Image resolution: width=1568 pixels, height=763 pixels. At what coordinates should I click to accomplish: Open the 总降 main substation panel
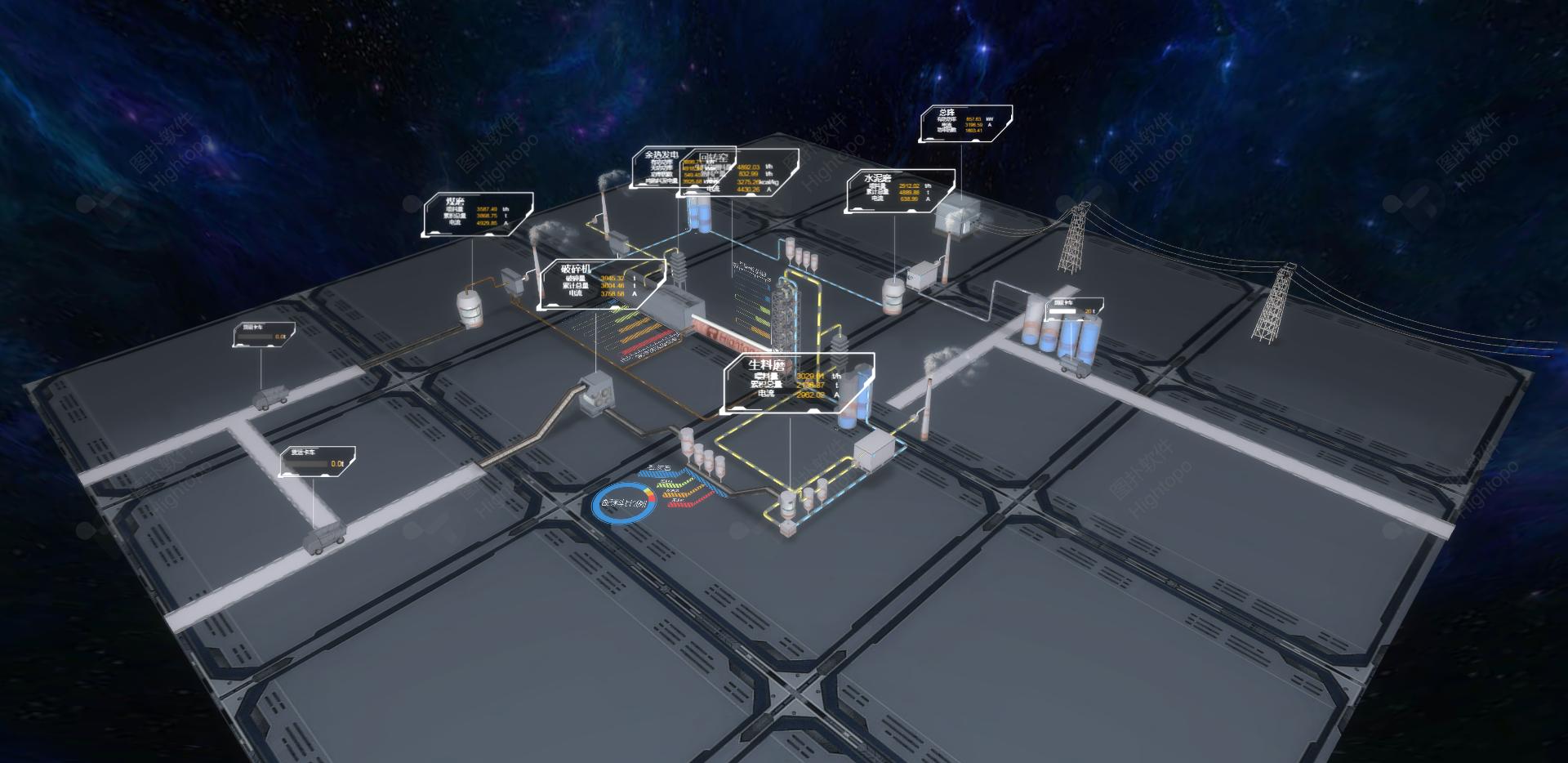[x=966, y=123]
